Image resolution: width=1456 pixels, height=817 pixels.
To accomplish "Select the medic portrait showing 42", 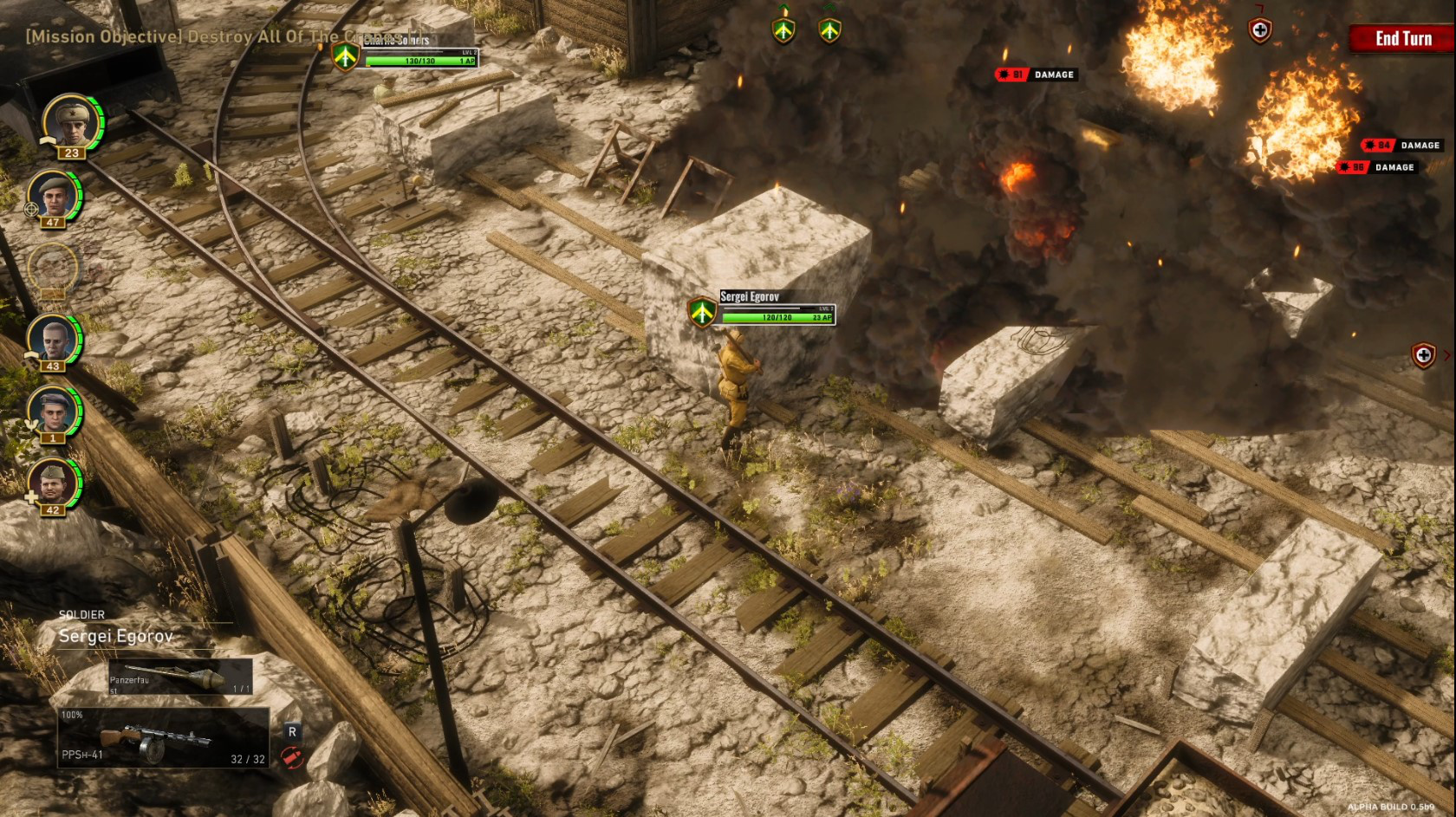I will tap(53, 482).
